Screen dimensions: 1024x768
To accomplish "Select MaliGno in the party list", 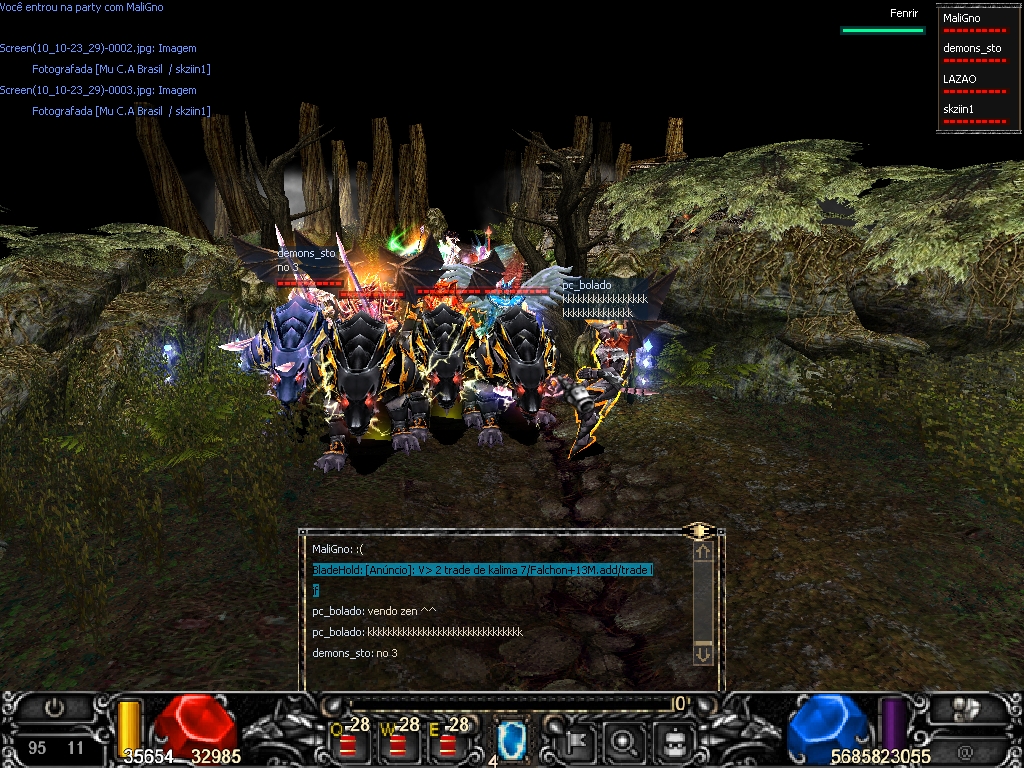I will [962, 18].
